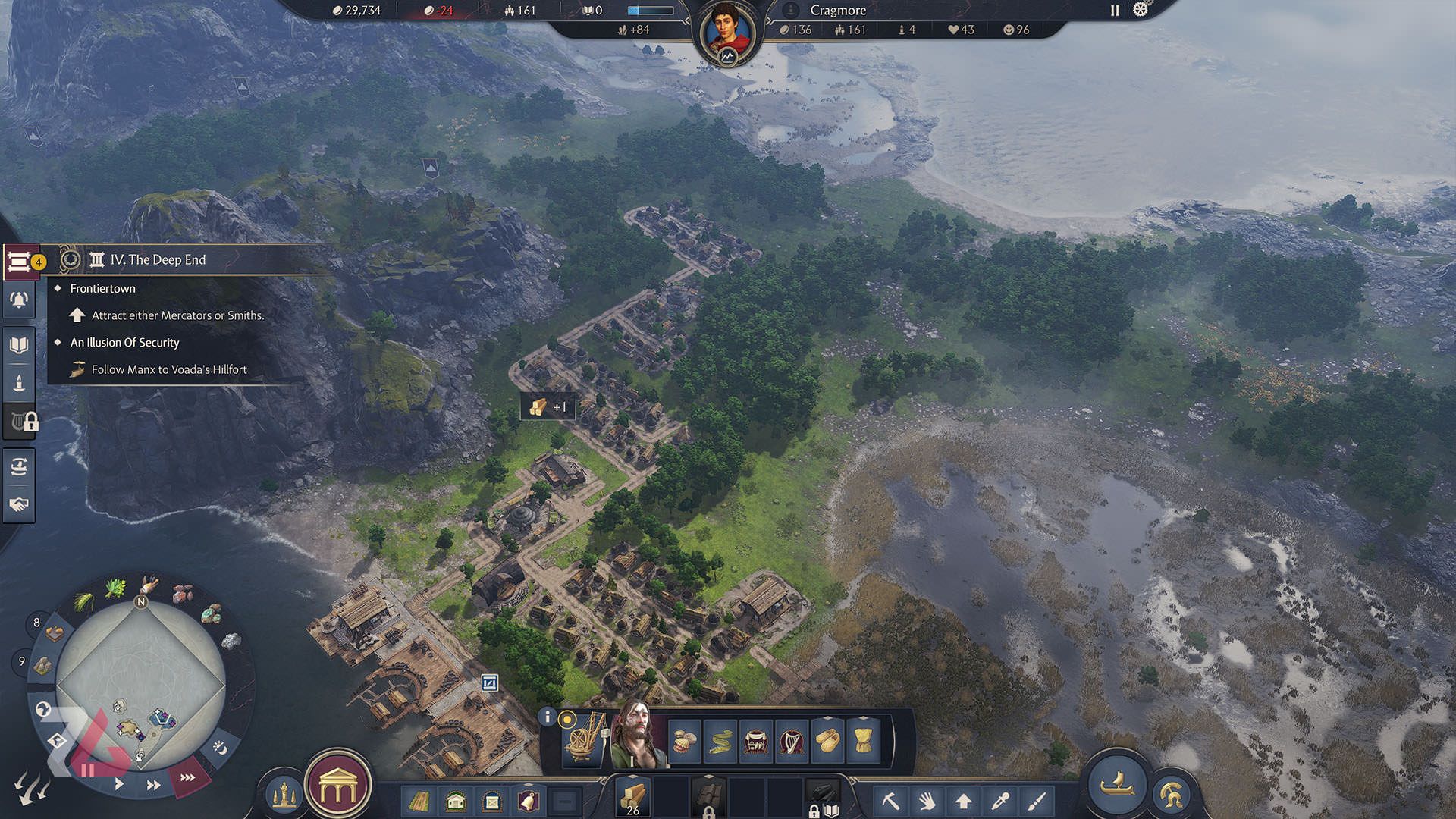Activate the upgrade arrow tool
Image resolution: width=1456 pixels, height=819 pixels.
click(x=963, y=800)
